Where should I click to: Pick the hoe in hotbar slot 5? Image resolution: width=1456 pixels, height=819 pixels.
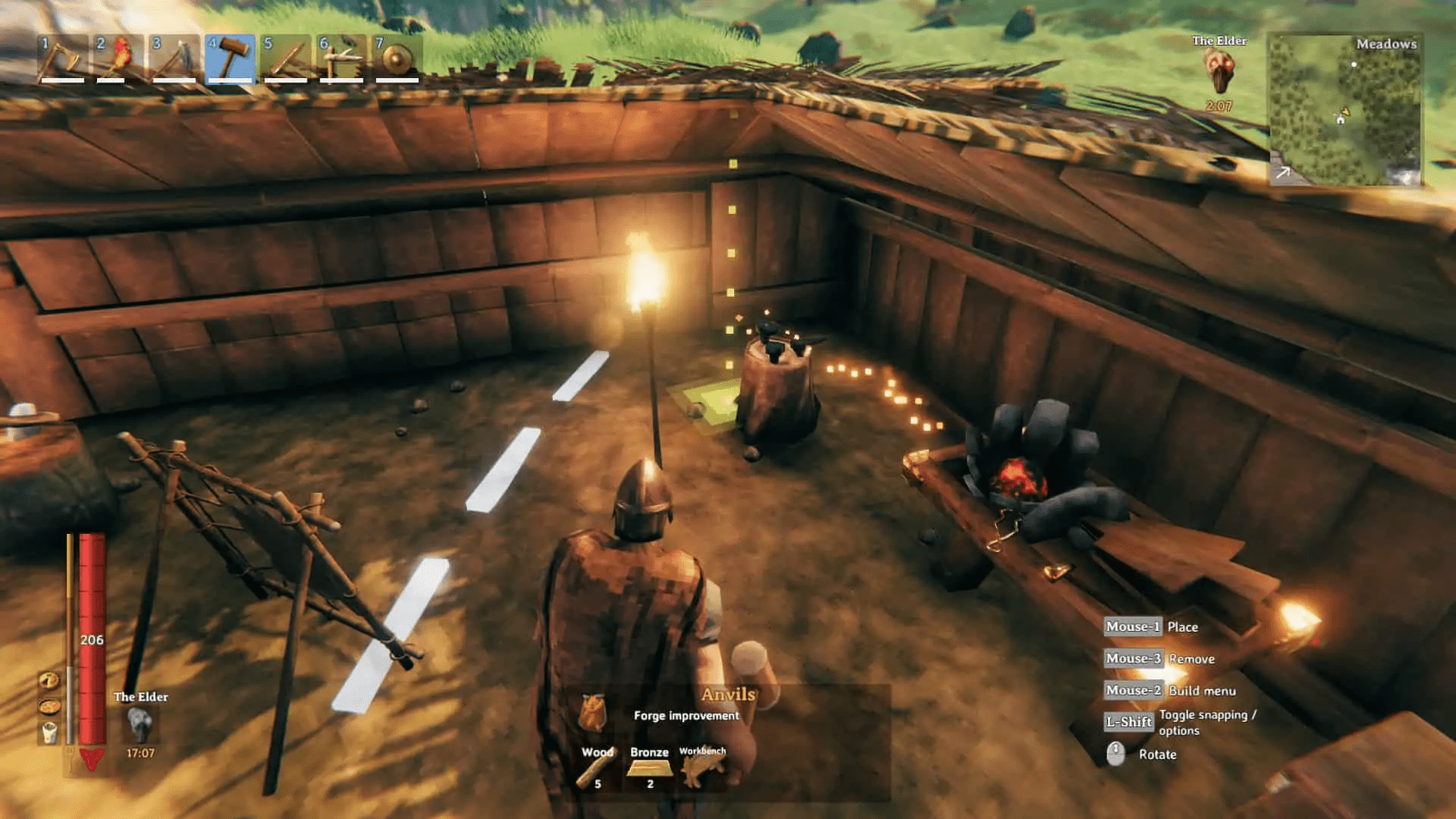click(x=286, y=58)
